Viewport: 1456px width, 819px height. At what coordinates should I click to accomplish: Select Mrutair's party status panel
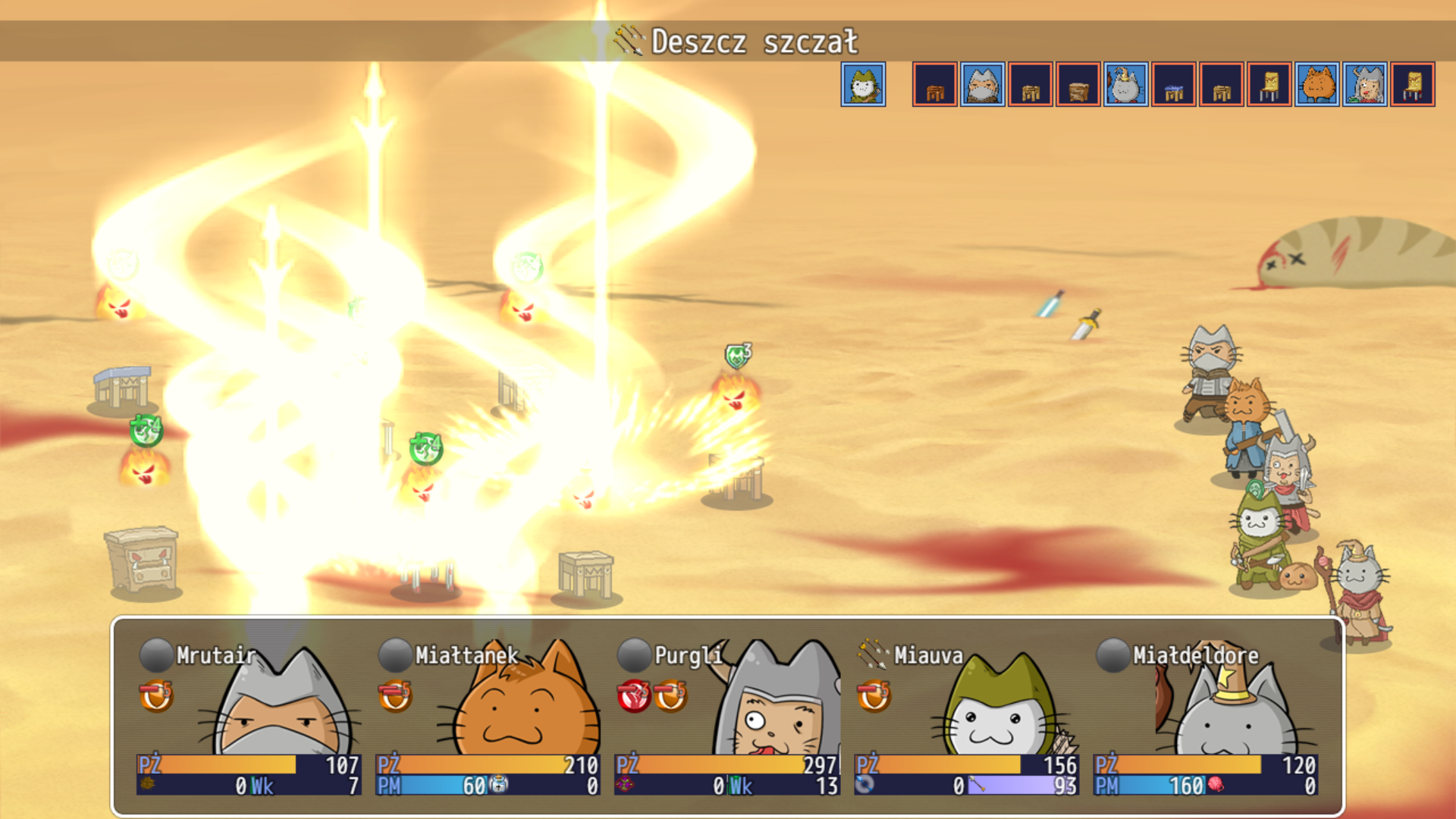[249, 717]
